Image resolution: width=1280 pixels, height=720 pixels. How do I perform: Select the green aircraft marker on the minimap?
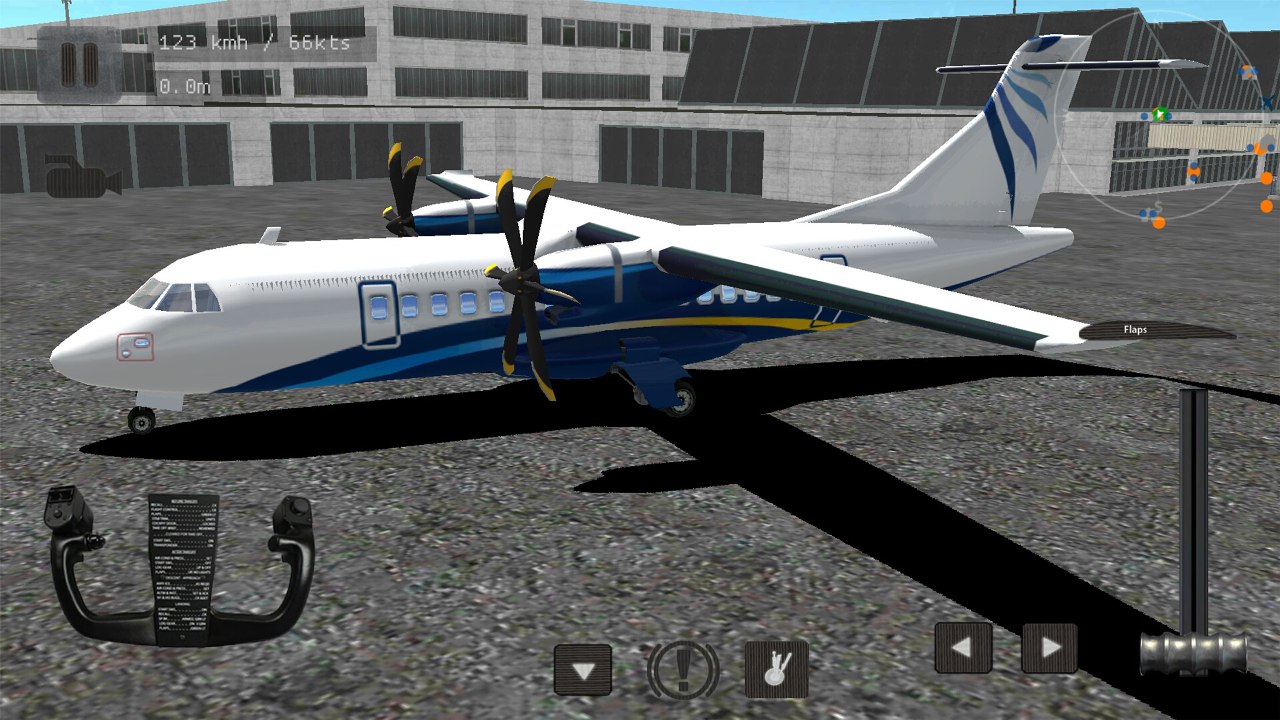(1160, 113)
